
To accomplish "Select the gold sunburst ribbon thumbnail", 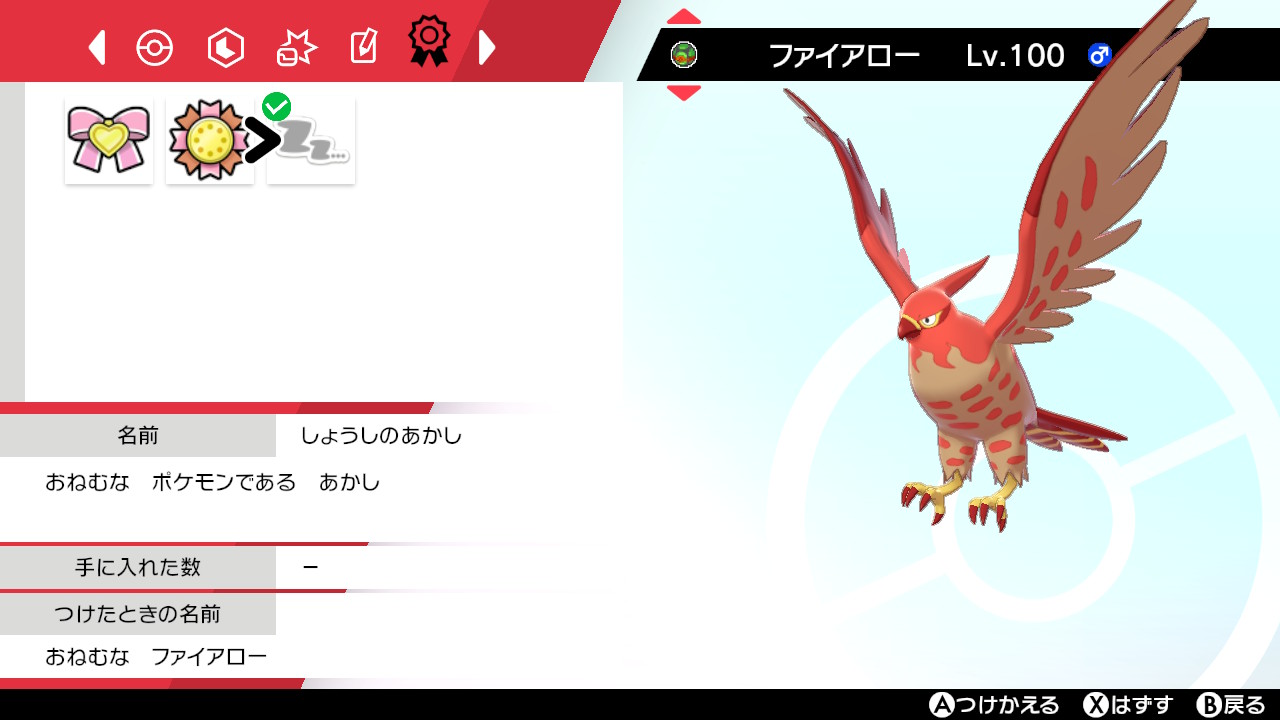I will (209, 139).
